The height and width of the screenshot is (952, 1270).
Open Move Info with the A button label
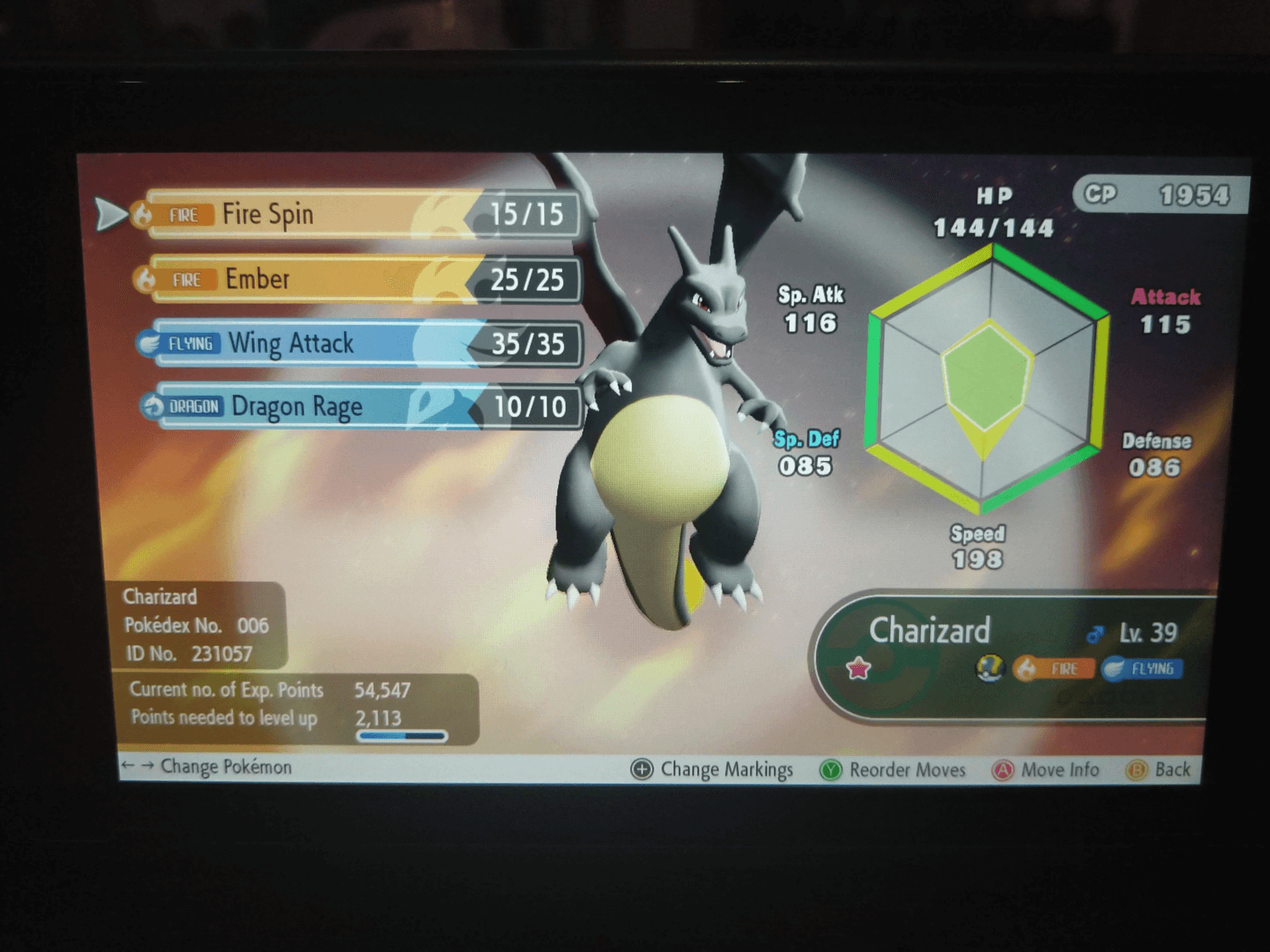(x=1003, y=769)
